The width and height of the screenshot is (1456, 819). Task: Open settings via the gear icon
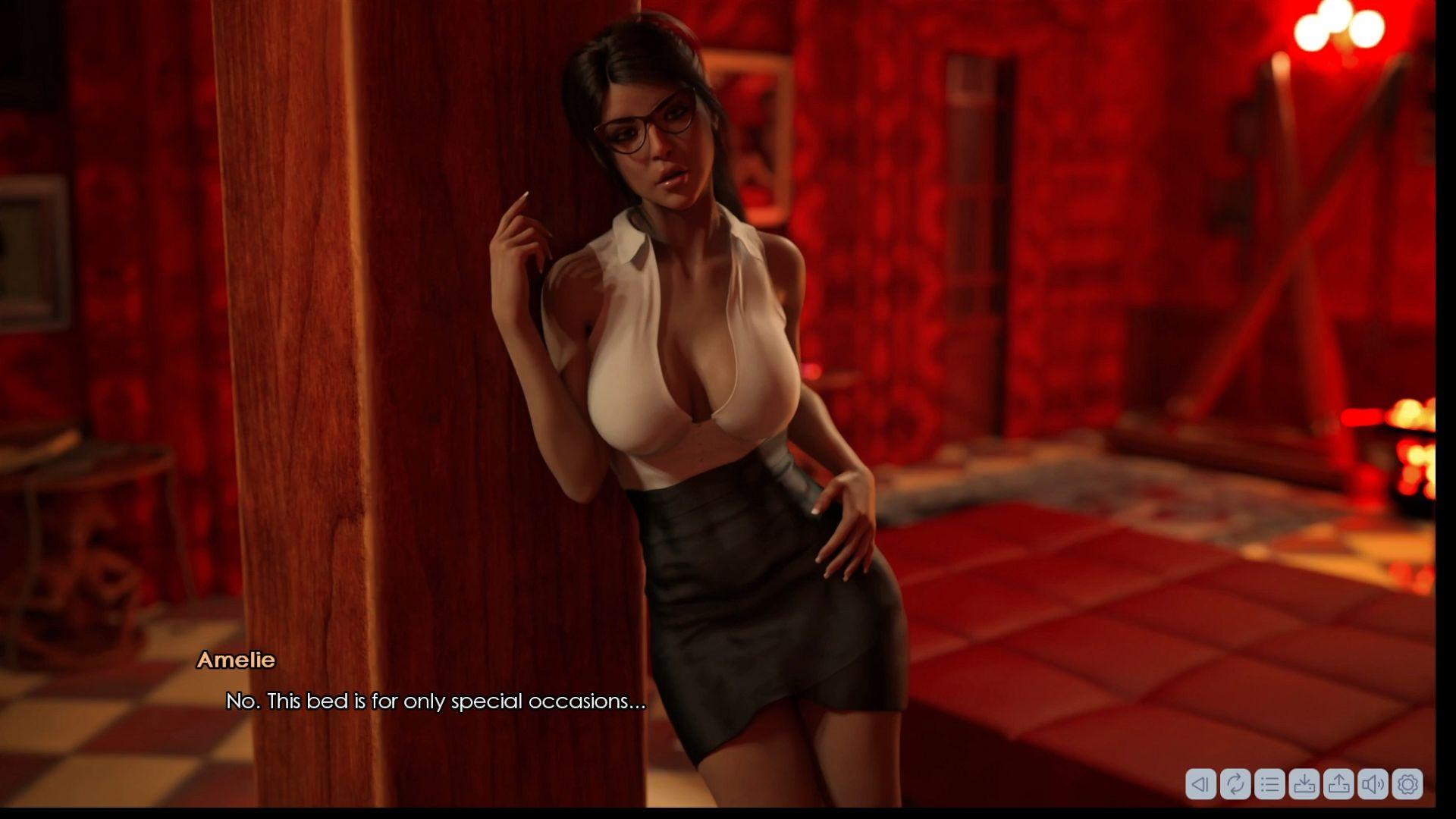click(x=1407, y=783)
